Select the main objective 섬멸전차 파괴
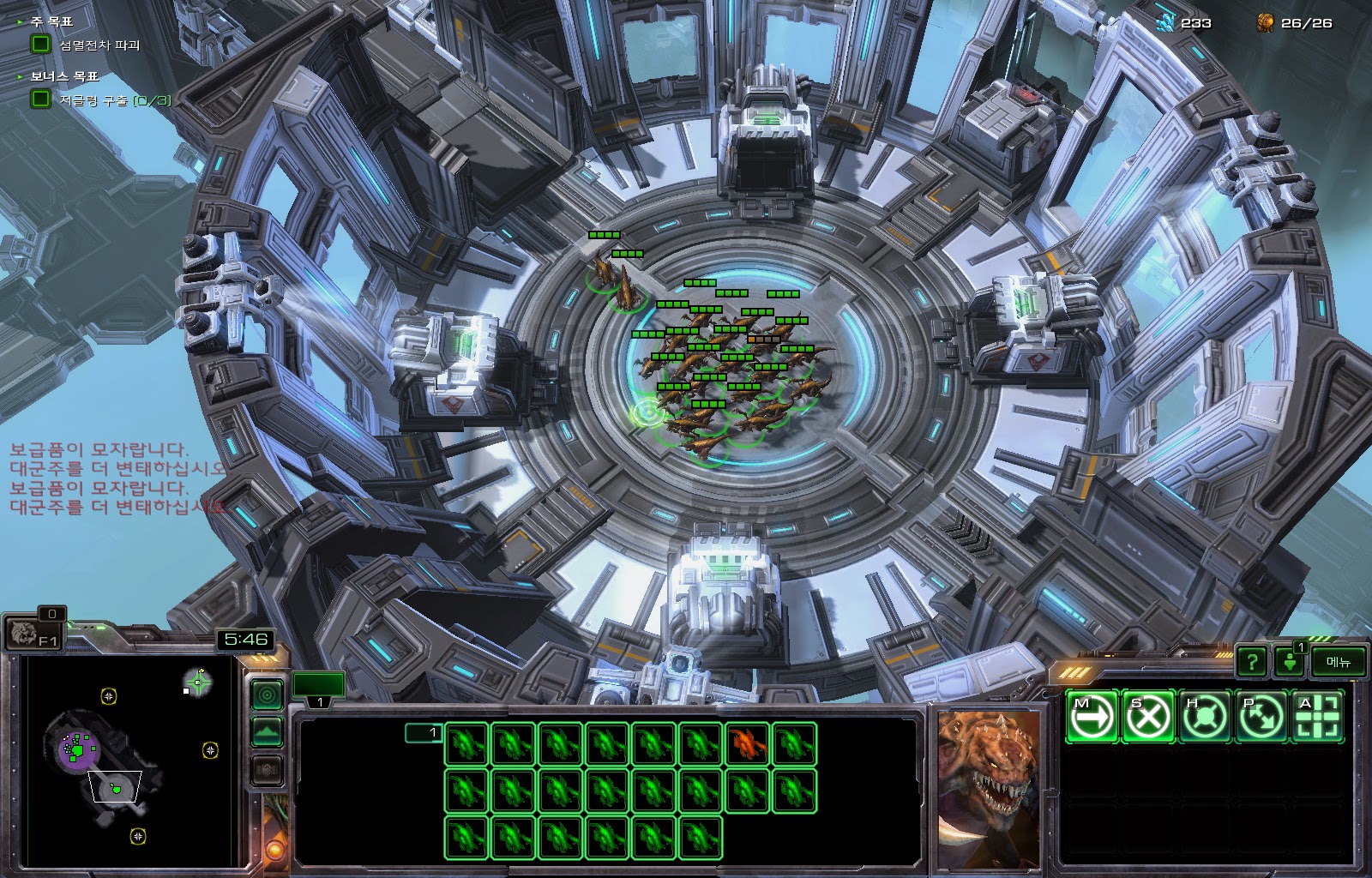Image resolution: width=1372 pixels, height=878 pixels. click(99, 45)
